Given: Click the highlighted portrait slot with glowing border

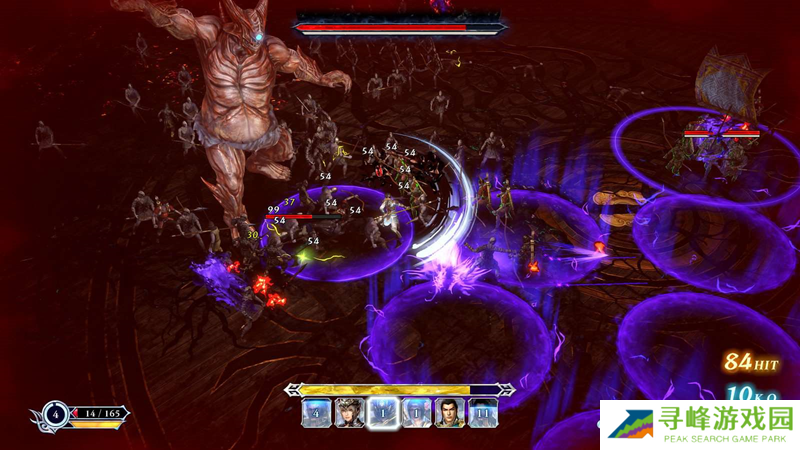Looking at the screenshot, I should [382, 412].
